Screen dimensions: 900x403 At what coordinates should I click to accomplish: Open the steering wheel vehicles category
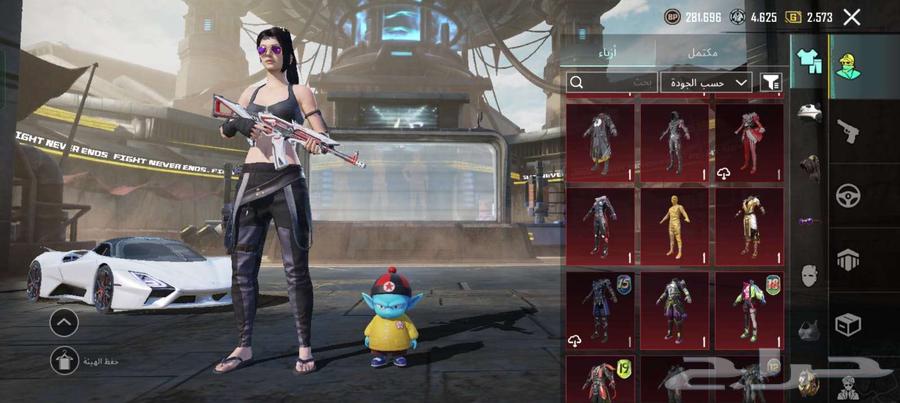(849, 195)
